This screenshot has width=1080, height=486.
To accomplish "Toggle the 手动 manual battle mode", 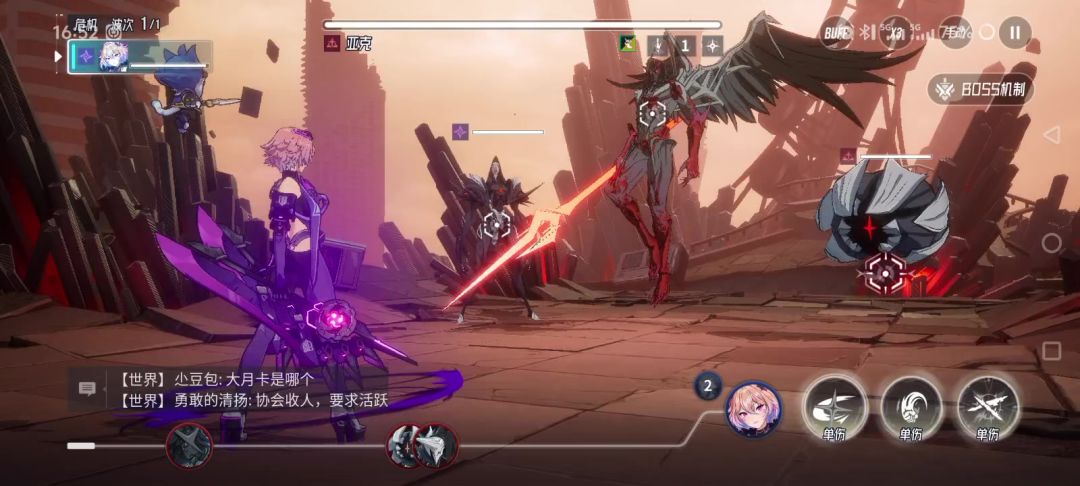I will pos(955,32).
